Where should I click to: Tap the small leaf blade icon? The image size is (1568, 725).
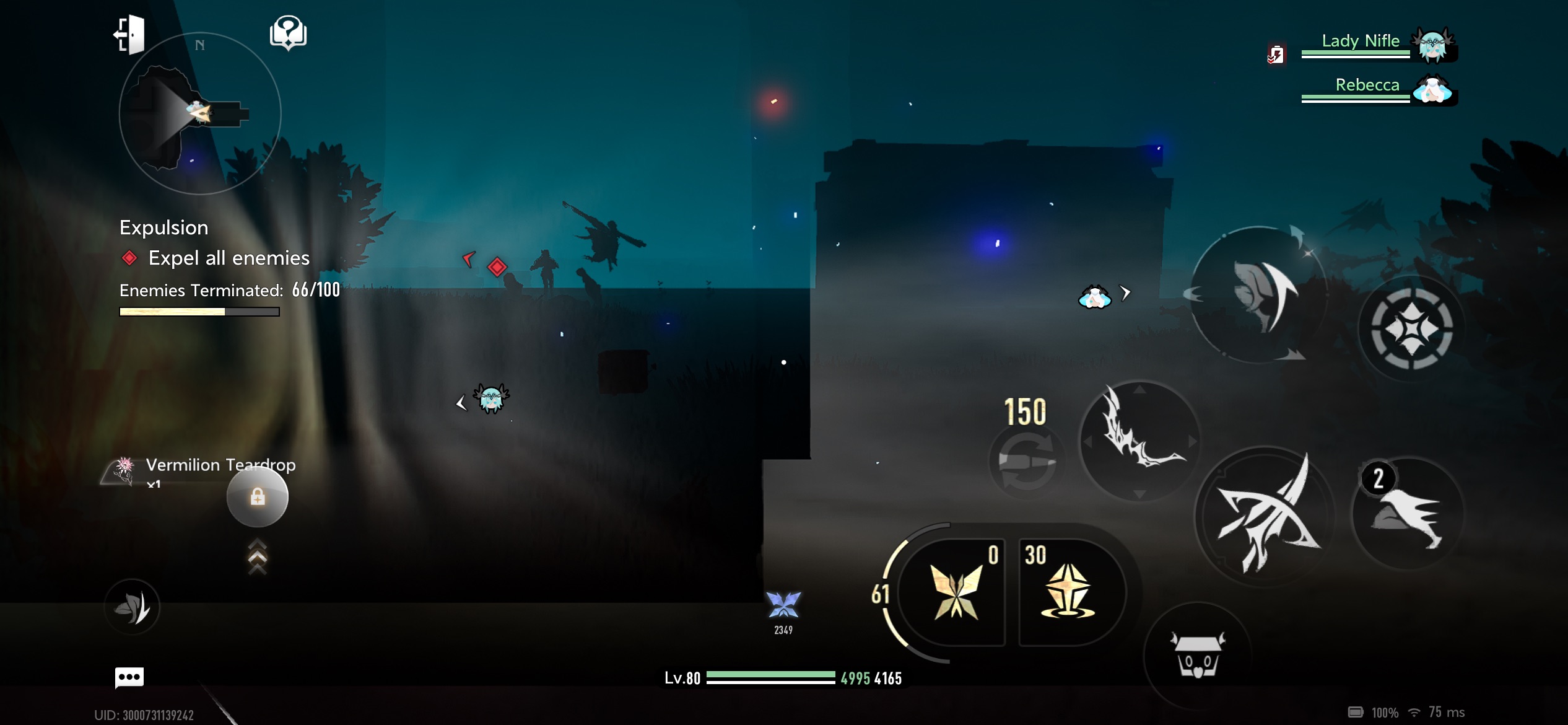coord(132,607)
